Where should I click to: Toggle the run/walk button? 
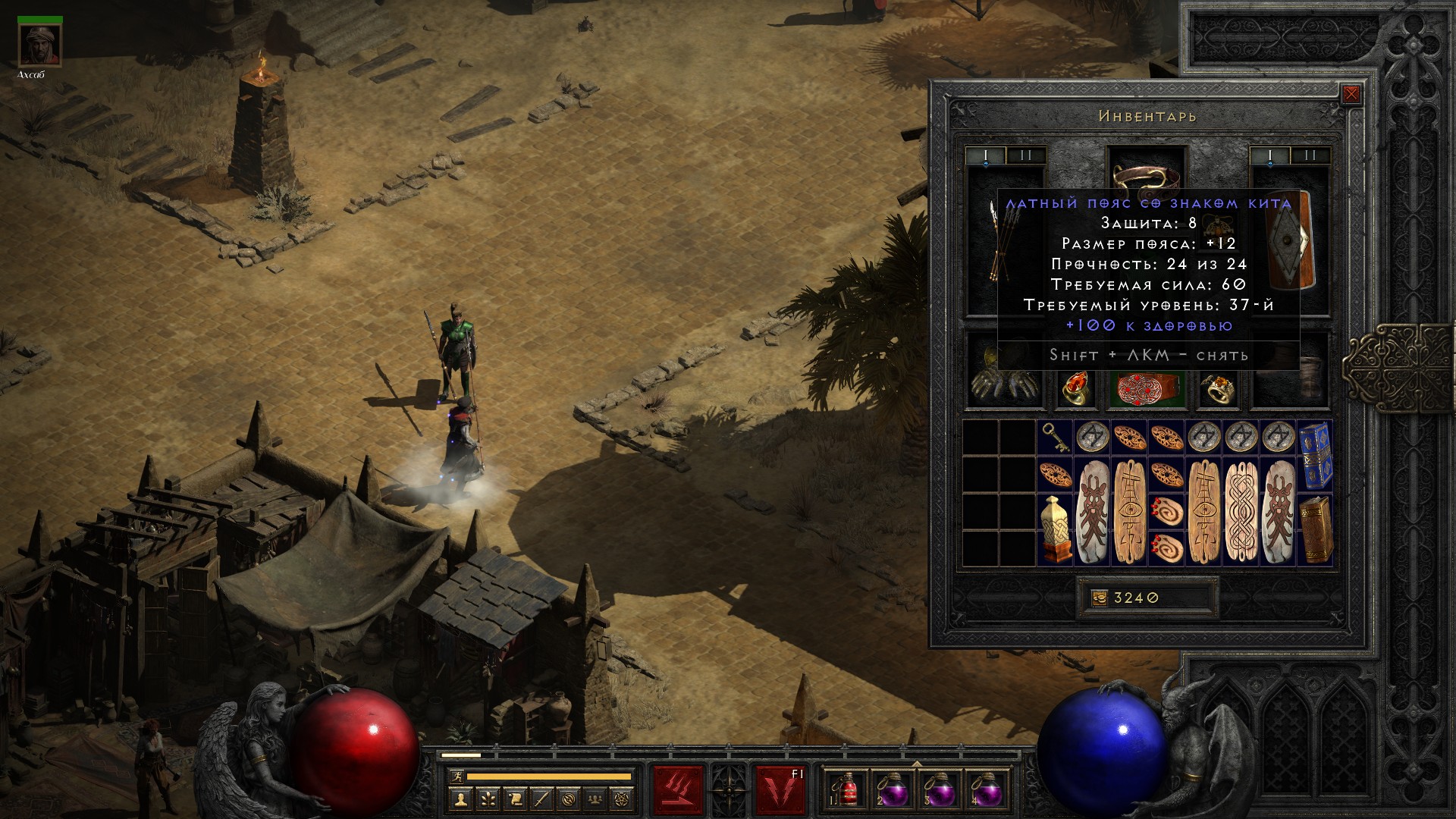click(457, 777)
